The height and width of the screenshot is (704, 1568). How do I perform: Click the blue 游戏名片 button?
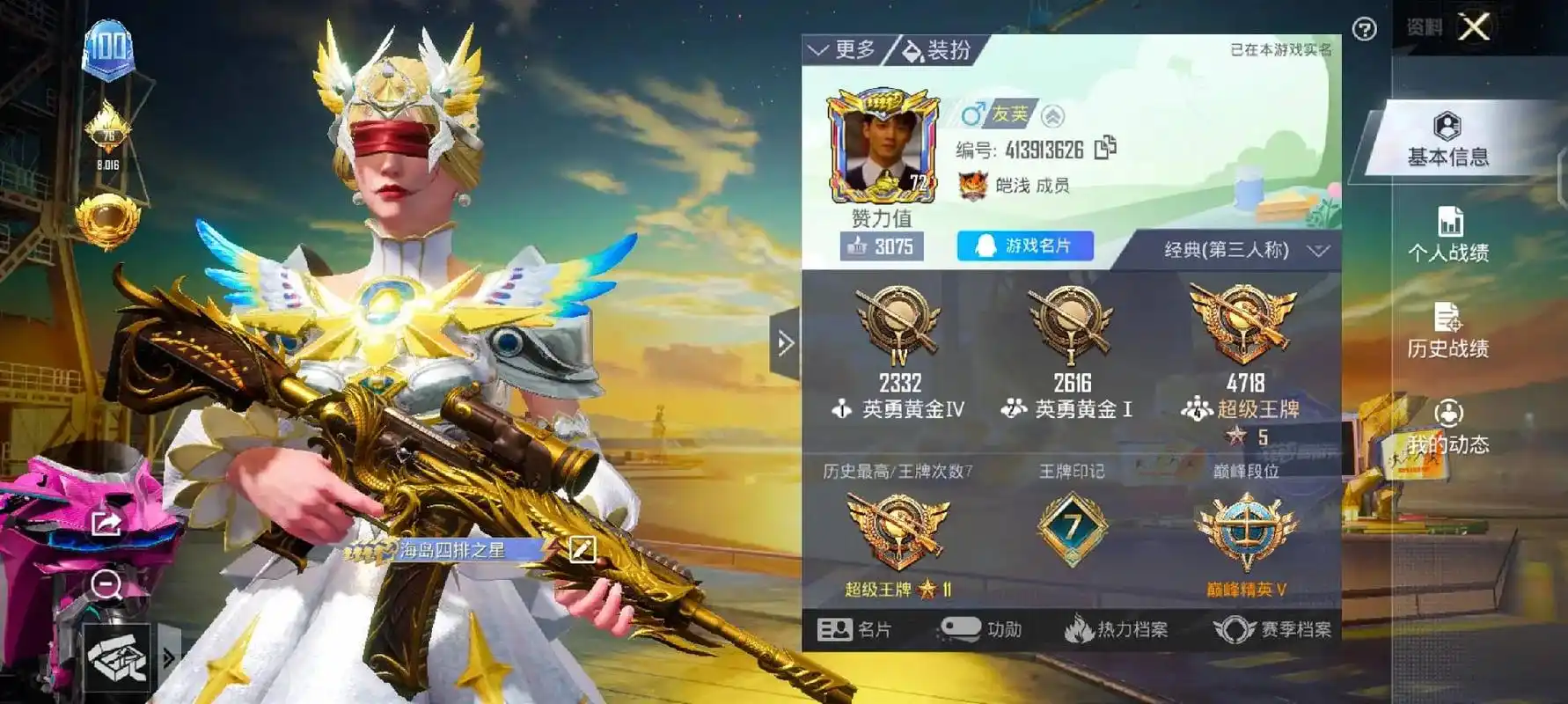tap(1025, 246)
